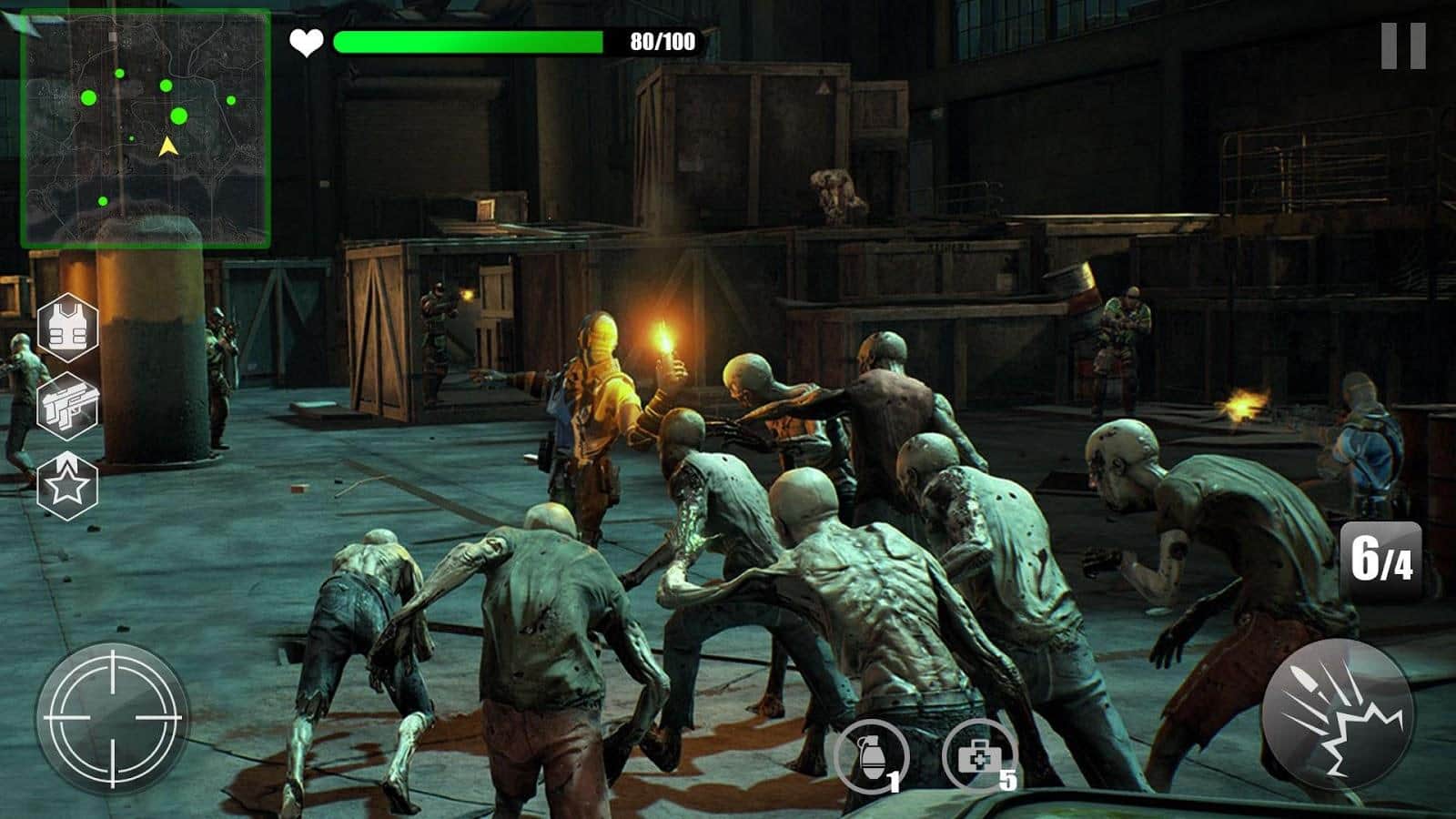Use a medkit to heal
This screenshot has height=819, width=1456.
pyautogui.click(x=981, y=755)
